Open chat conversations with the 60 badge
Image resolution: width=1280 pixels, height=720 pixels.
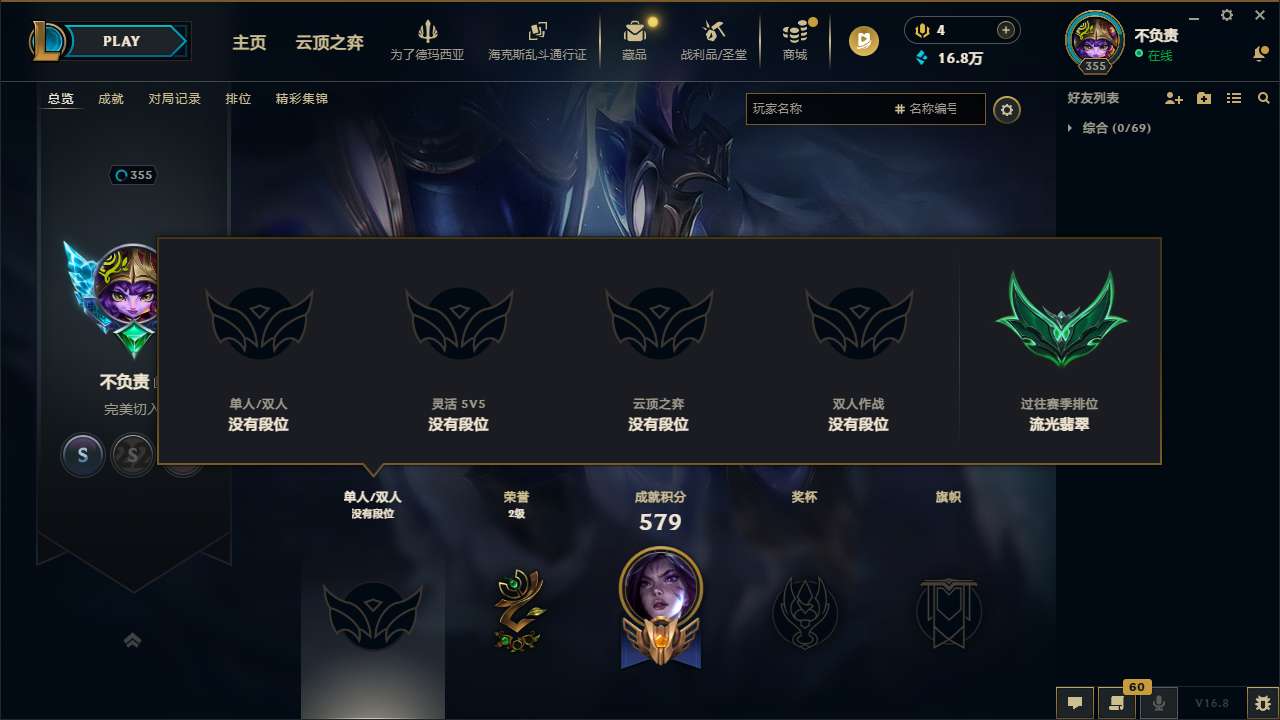pos(1117,703)
